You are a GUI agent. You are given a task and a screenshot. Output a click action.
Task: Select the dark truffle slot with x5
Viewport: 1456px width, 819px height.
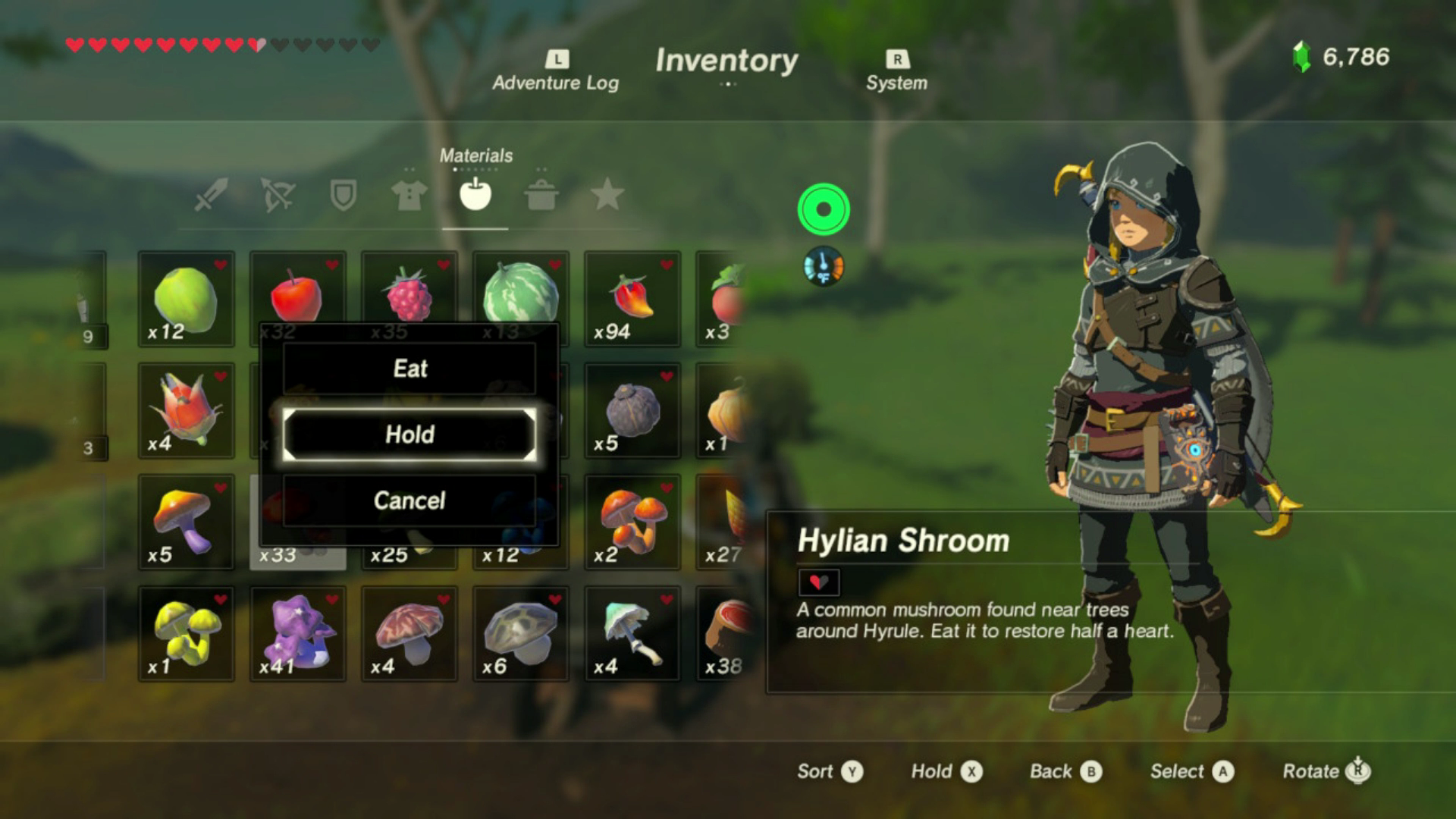coord(632,410)
